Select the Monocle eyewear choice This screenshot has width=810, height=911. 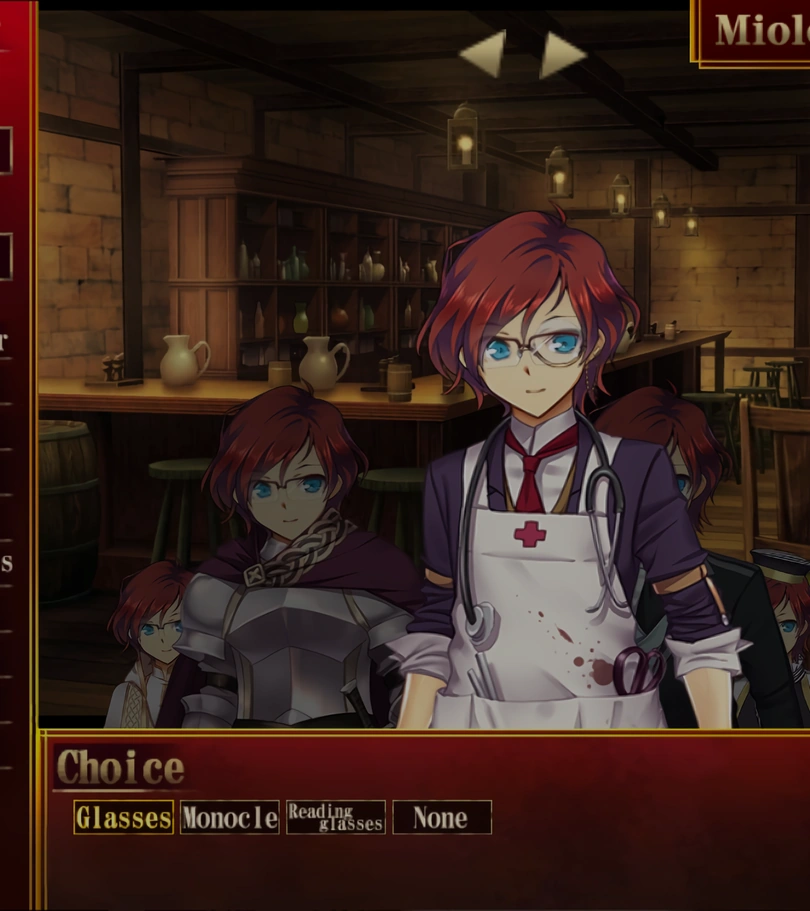[x=230, y=818]
